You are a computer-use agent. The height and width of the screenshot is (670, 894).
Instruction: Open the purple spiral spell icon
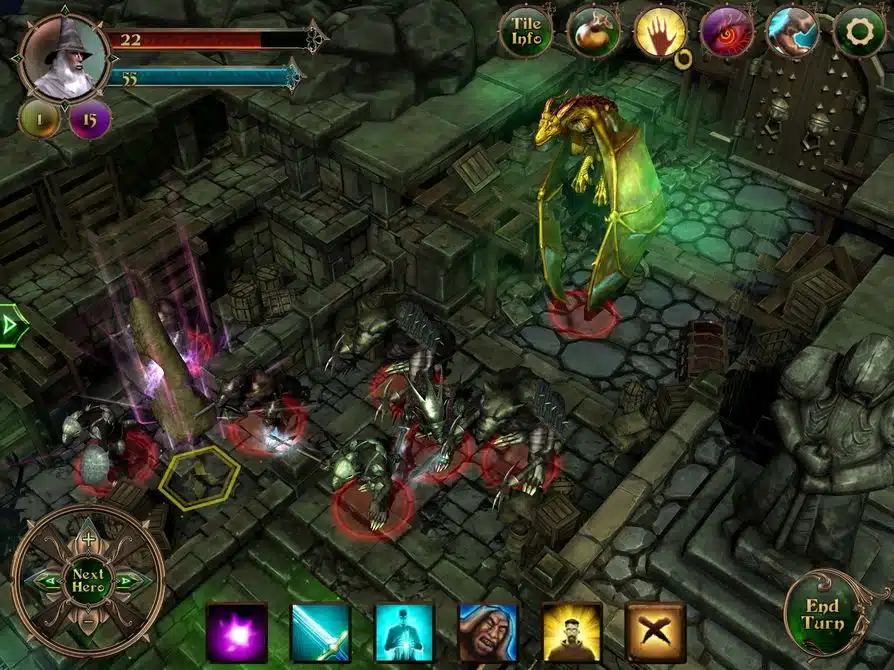click(727, 32)
